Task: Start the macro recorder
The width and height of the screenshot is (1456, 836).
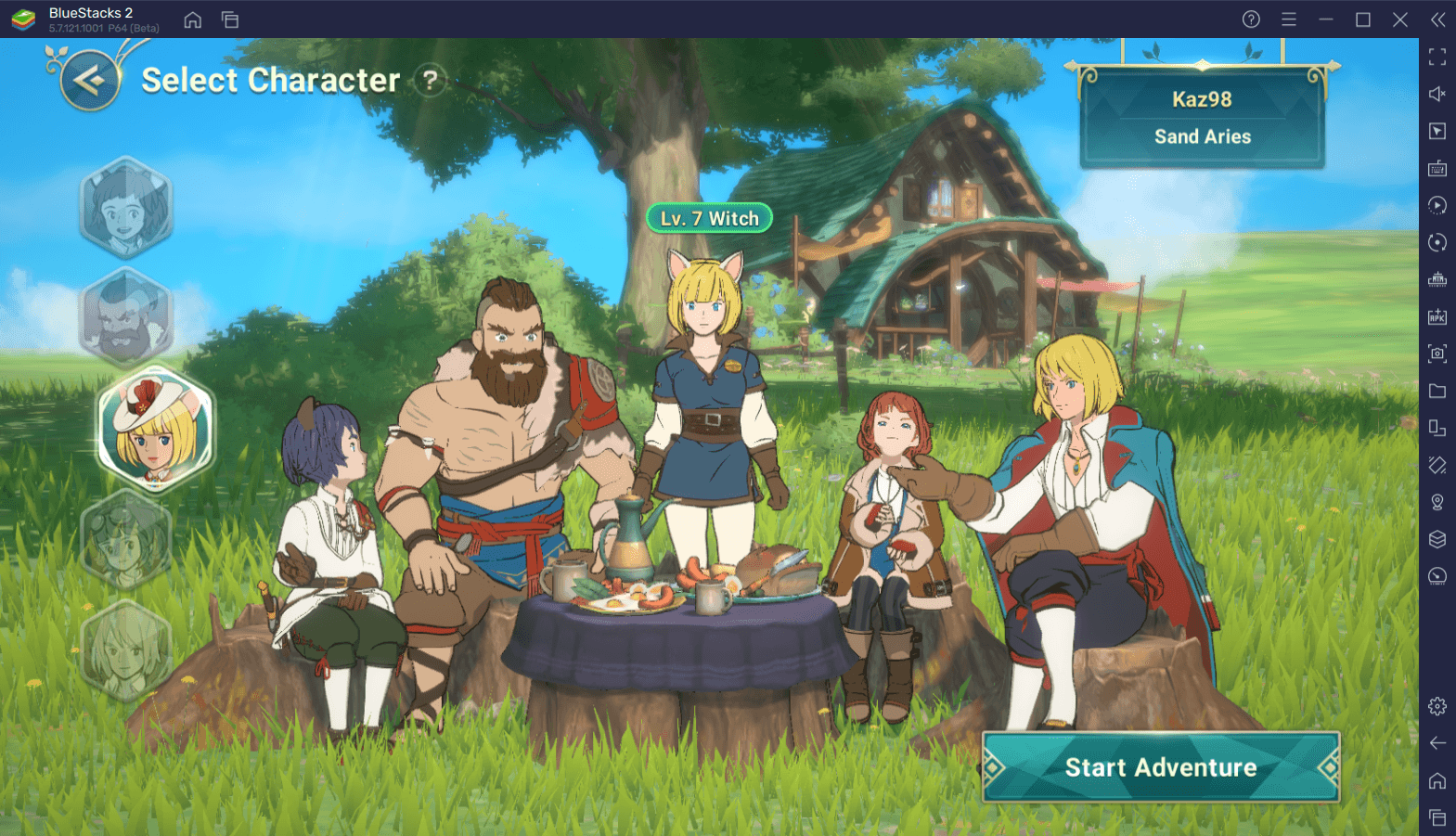Action: [x=1437, y=205]
